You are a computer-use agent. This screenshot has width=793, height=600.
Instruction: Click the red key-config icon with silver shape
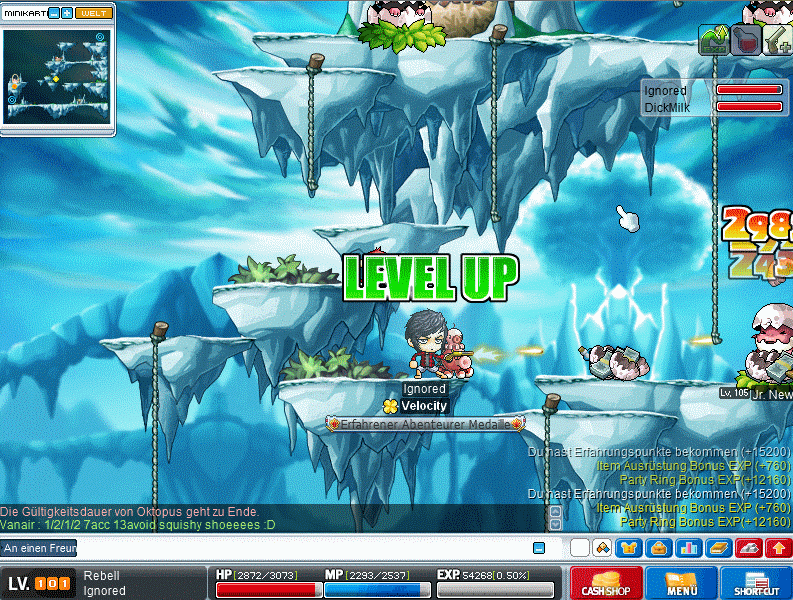point(748,548)
